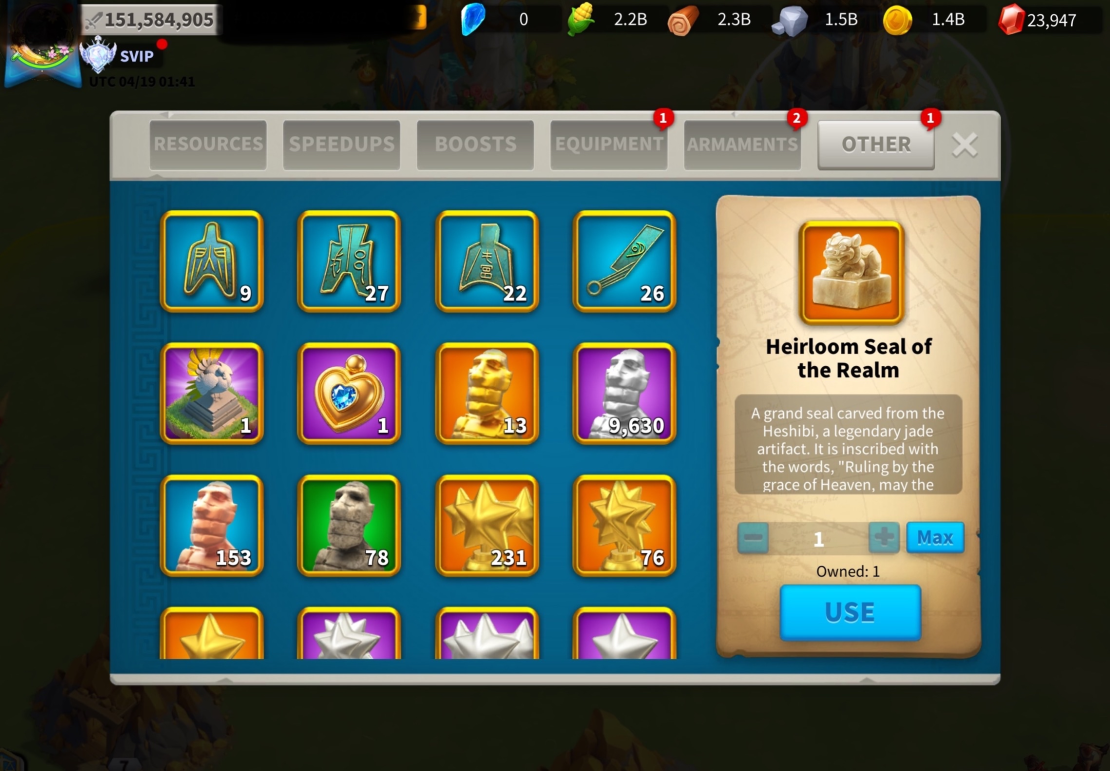Tap the red gems counter

(1038, 19)
